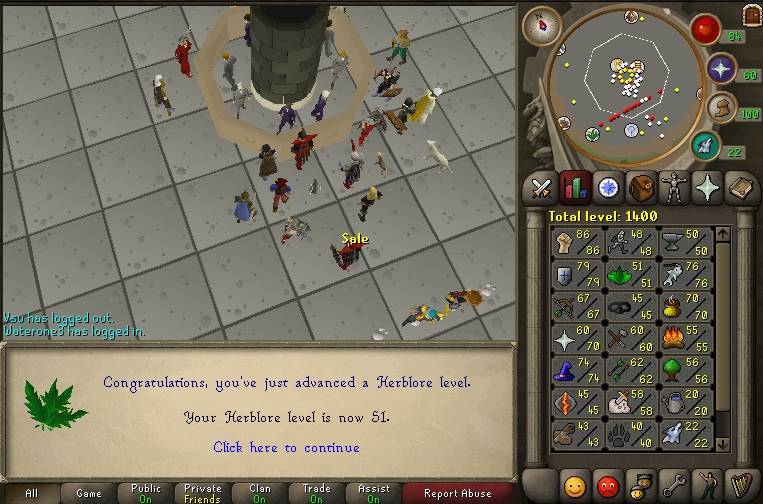Click the compass to face north
This screenshot has height=504, width=763.
(542, 24)
